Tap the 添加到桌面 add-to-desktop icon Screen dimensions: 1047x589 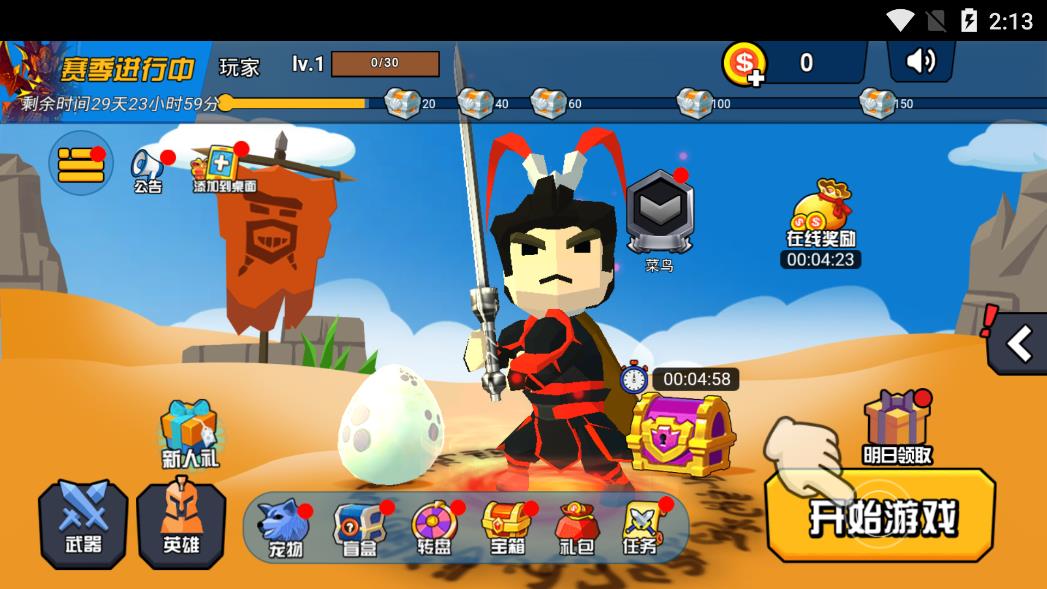(x=222, y=168)
